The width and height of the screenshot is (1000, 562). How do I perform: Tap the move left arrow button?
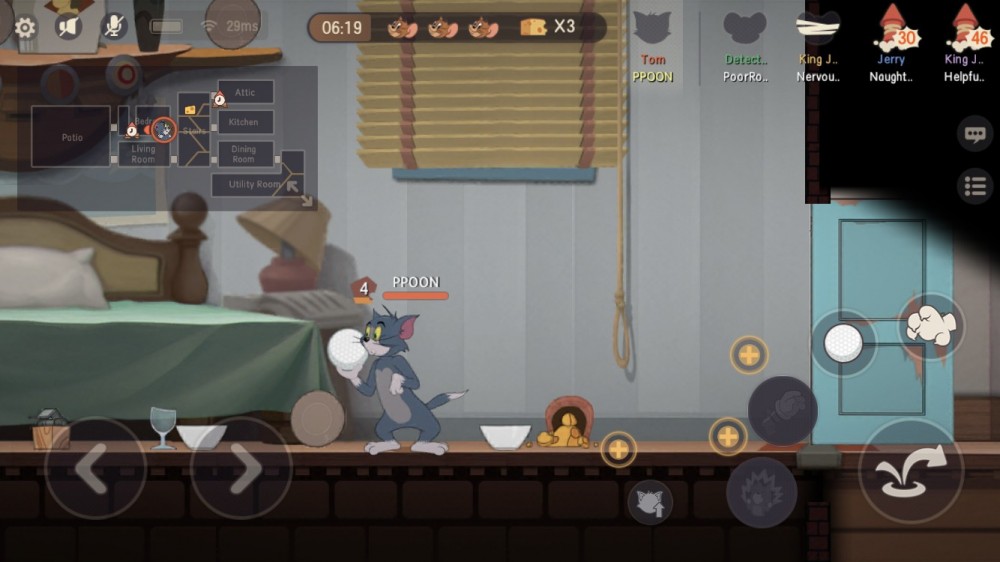[x=95, y=468]
